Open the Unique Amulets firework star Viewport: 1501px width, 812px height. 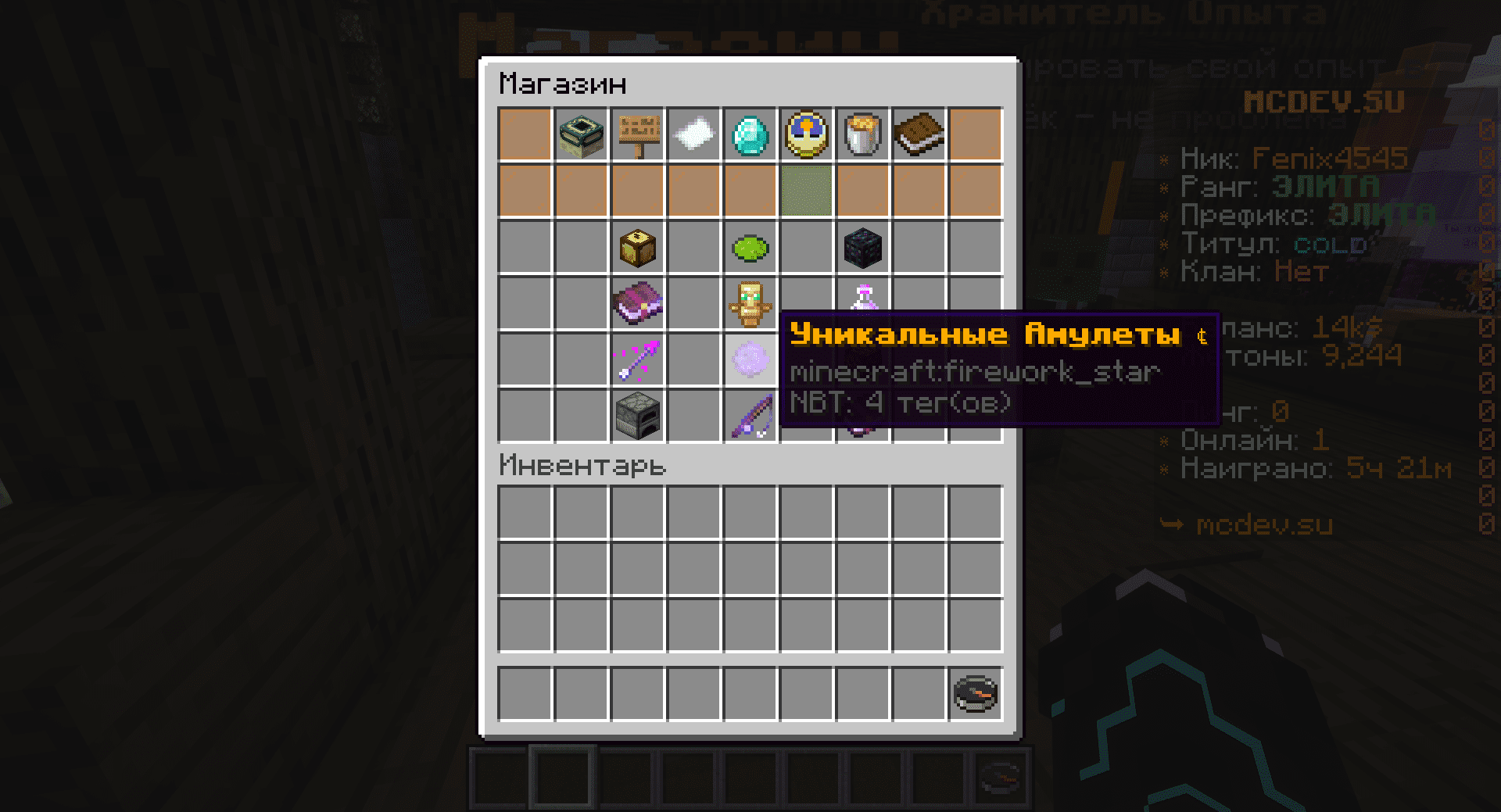click(750, 359)
